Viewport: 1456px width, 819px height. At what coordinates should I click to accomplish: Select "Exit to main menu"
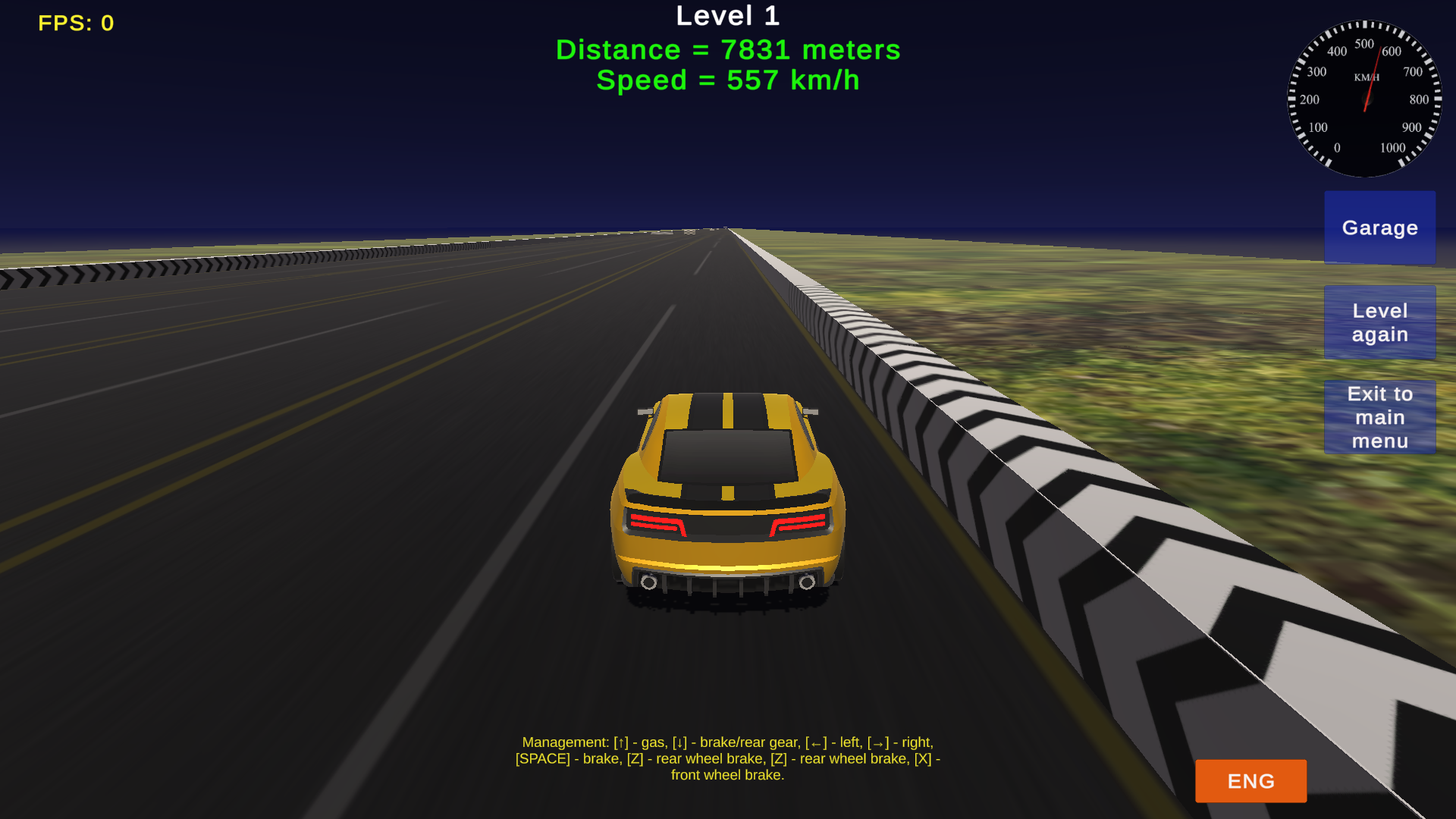(x=1379, y=416)
